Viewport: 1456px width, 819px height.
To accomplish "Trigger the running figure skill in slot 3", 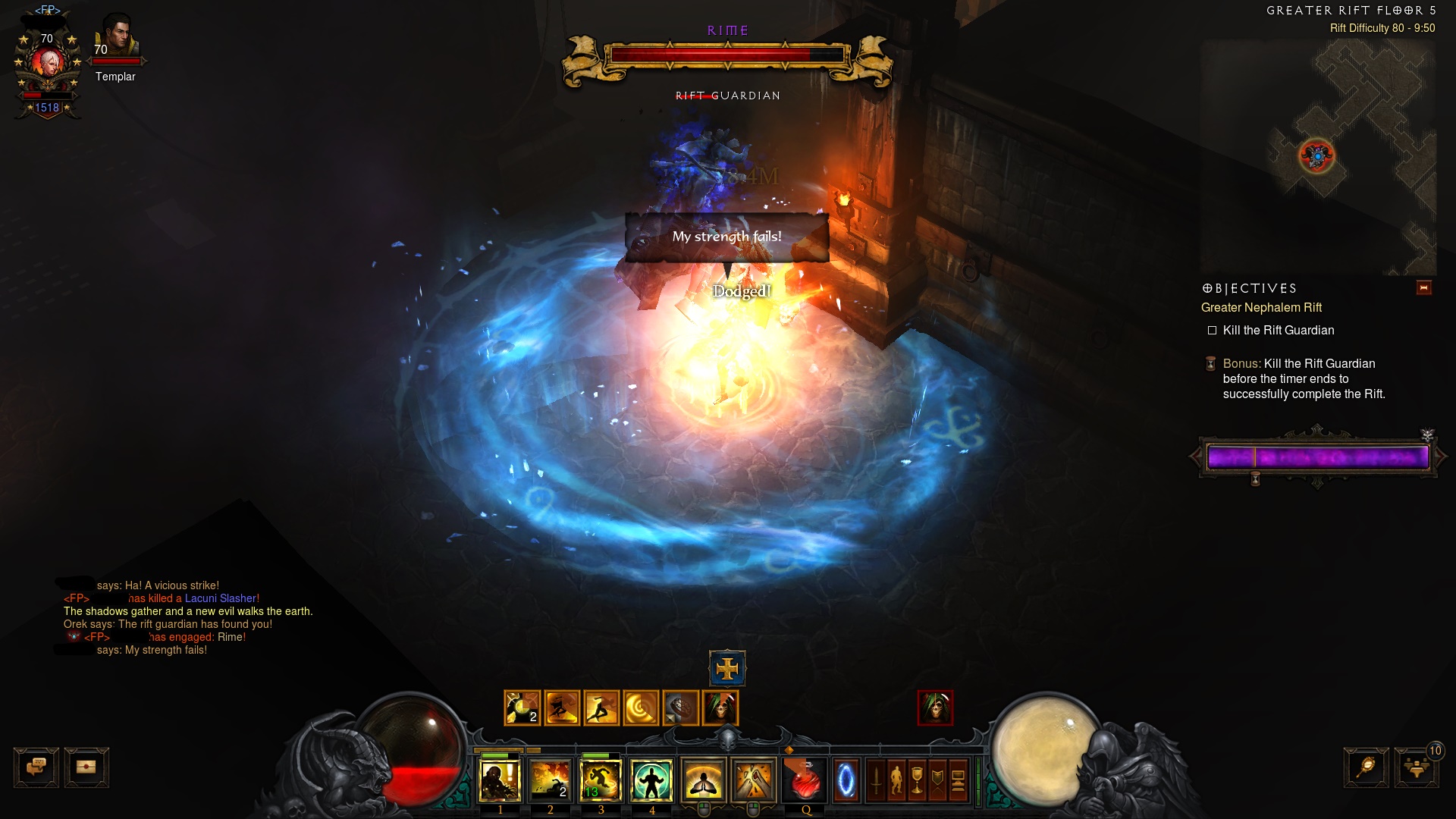I will click(x=601, y=780).
